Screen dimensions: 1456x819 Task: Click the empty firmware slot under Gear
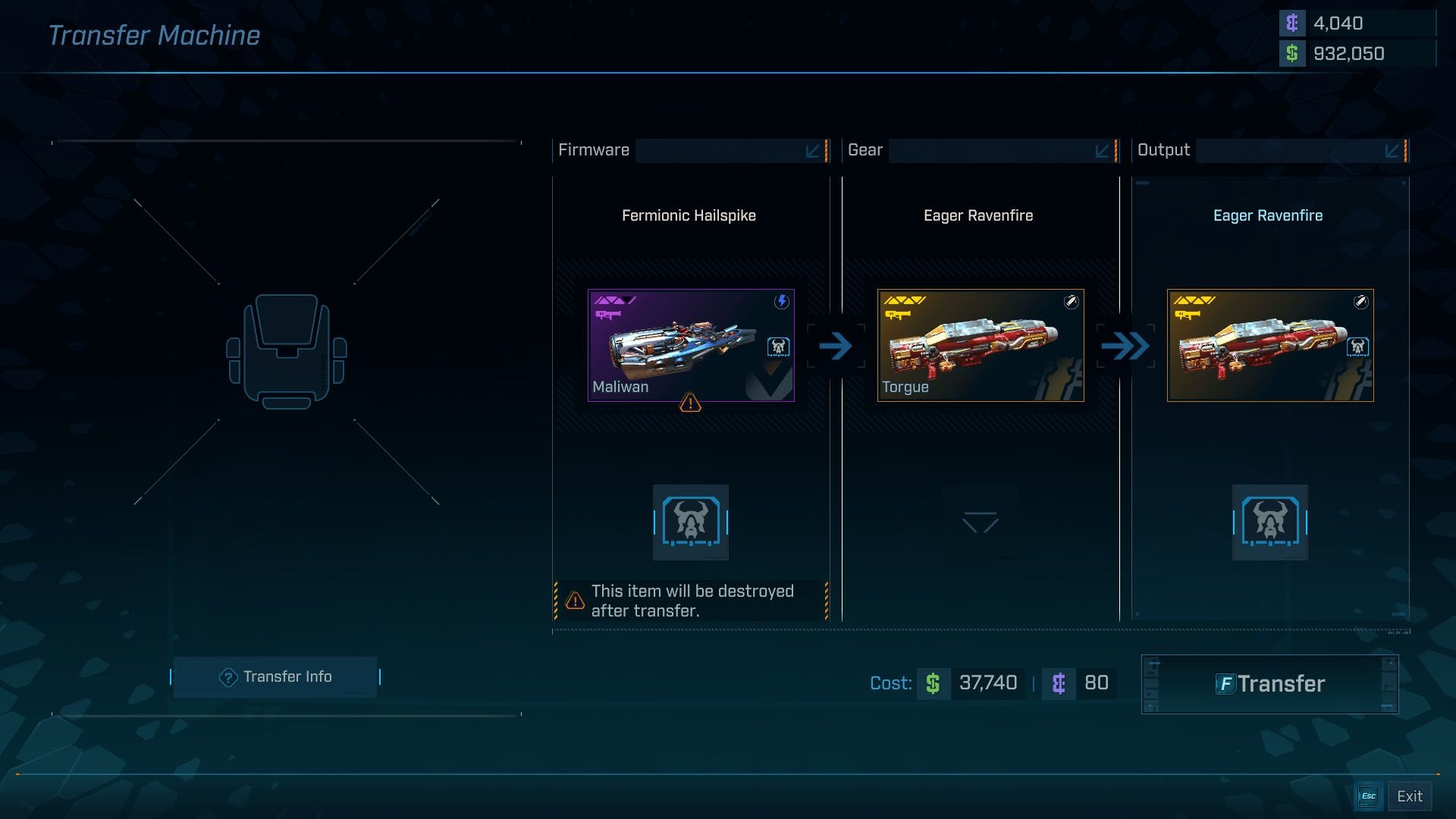[x=981, y=522]
